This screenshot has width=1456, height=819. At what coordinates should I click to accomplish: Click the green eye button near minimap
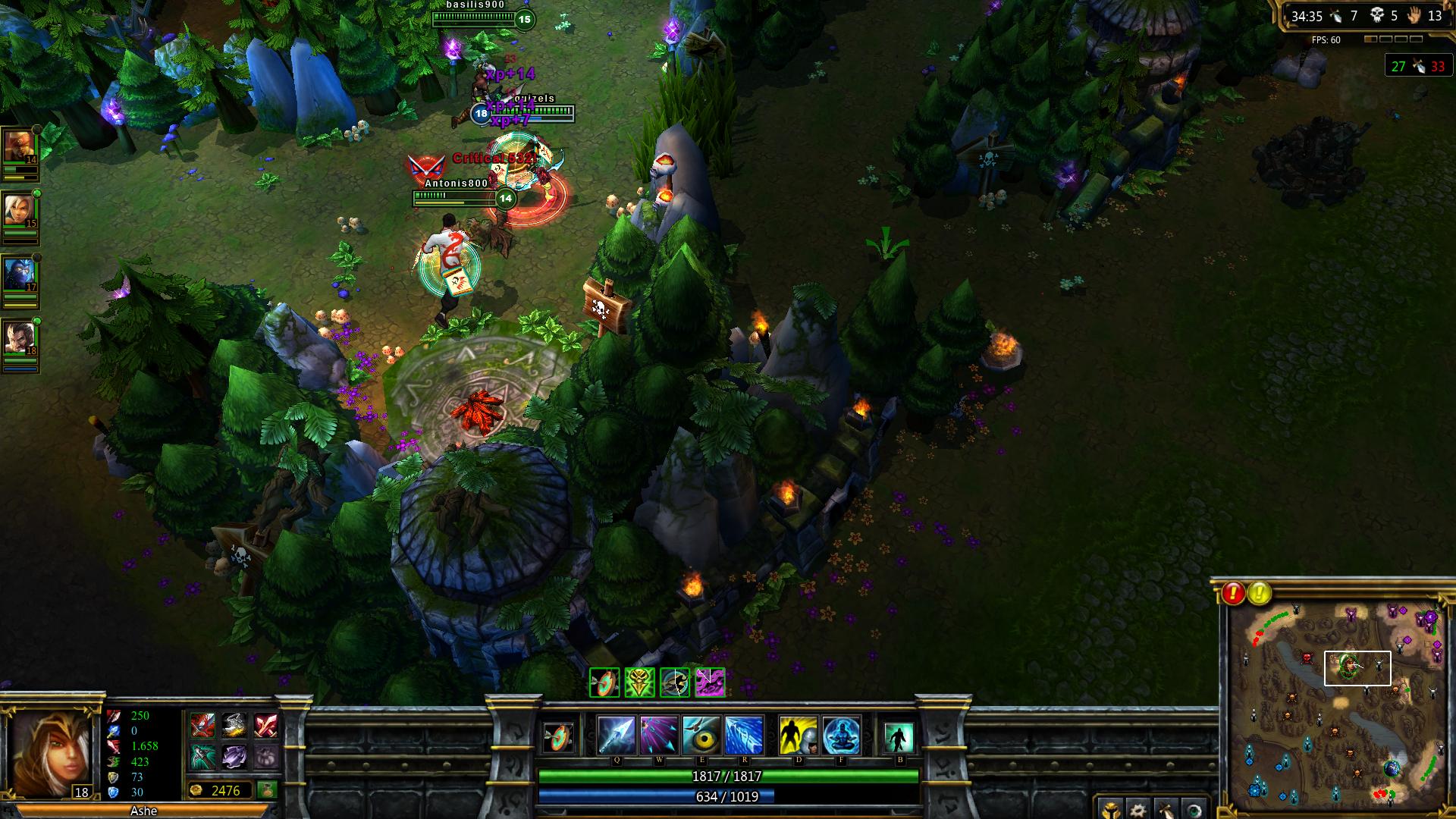tap(1193, 809)
